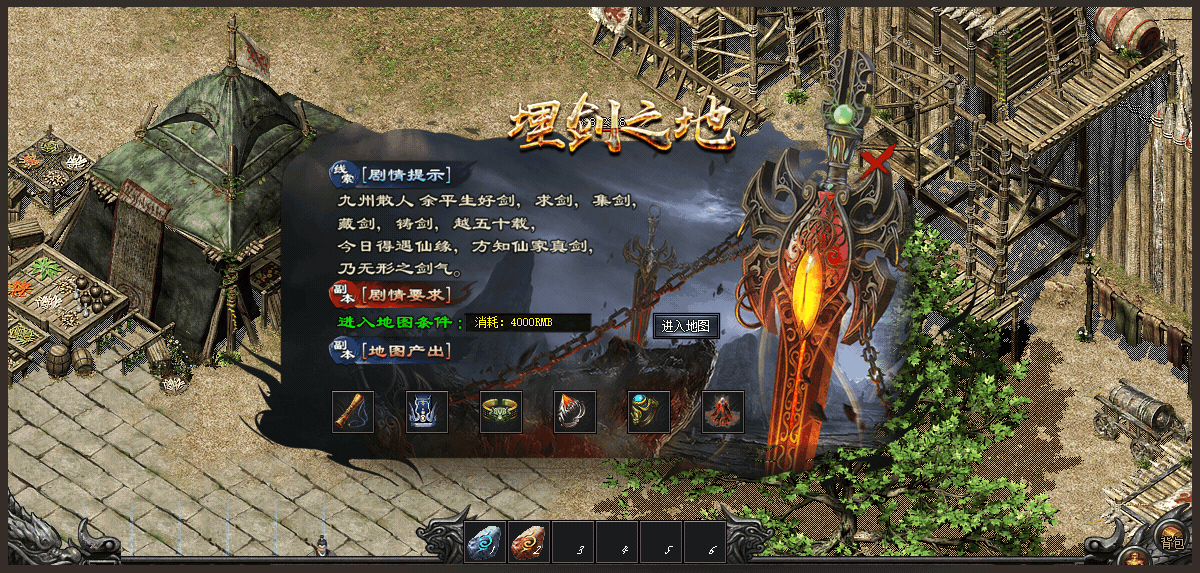Select the golden scroll reward icon
The image size is (1200, 573).
(353, 412)
